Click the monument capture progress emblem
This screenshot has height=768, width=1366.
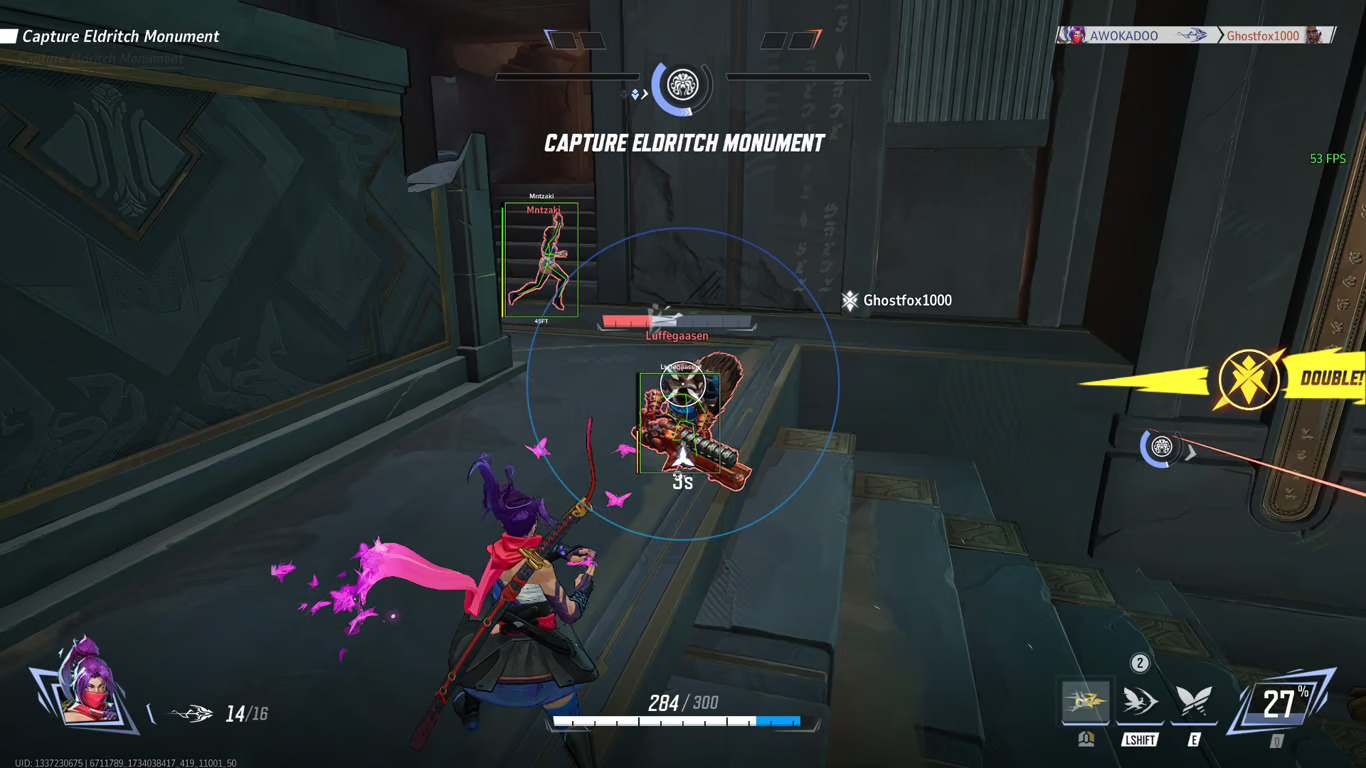click(682, 86)
